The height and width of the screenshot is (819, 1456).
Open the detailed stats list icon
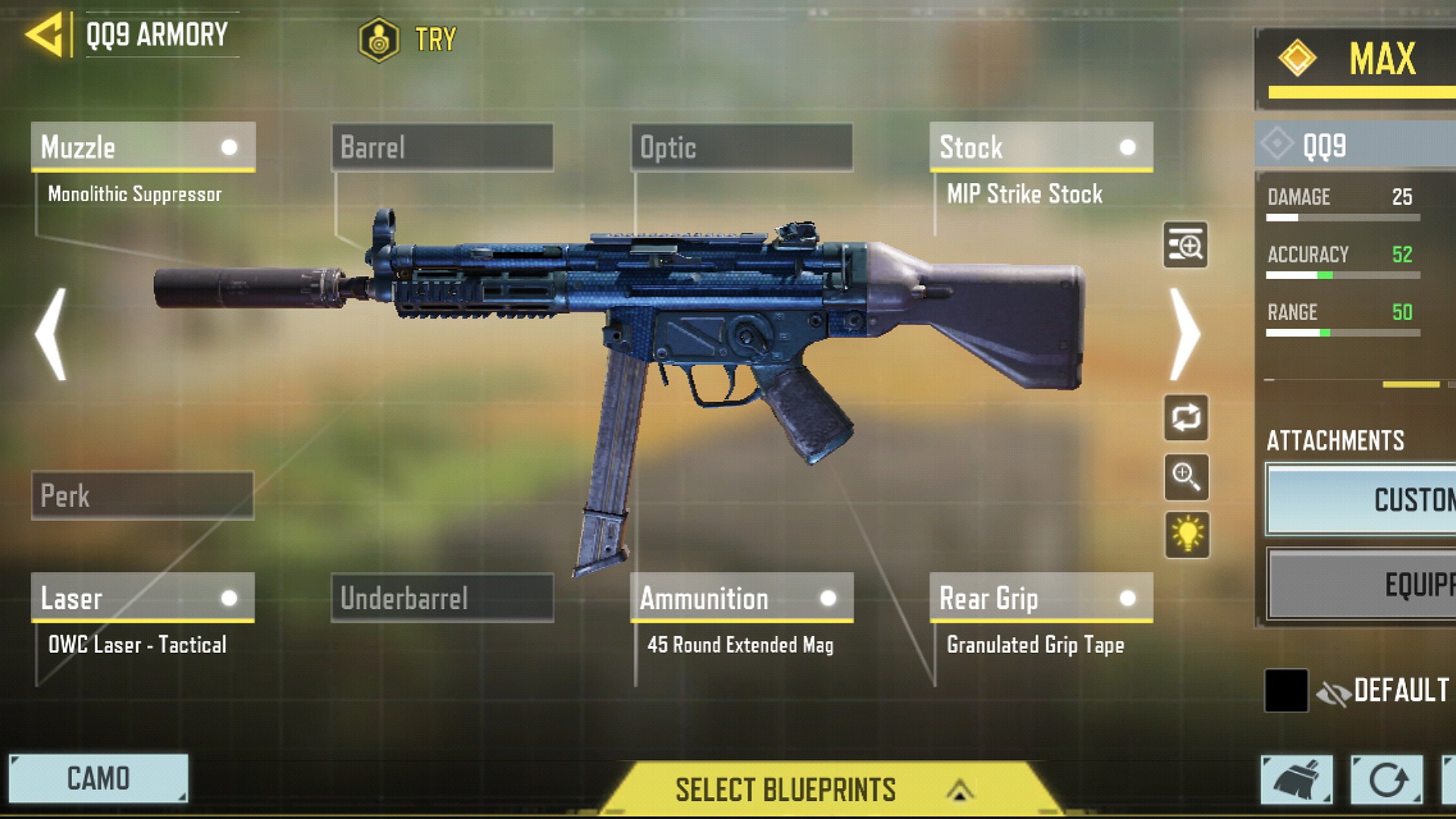pyautogui.click(x=1186, y=246)
